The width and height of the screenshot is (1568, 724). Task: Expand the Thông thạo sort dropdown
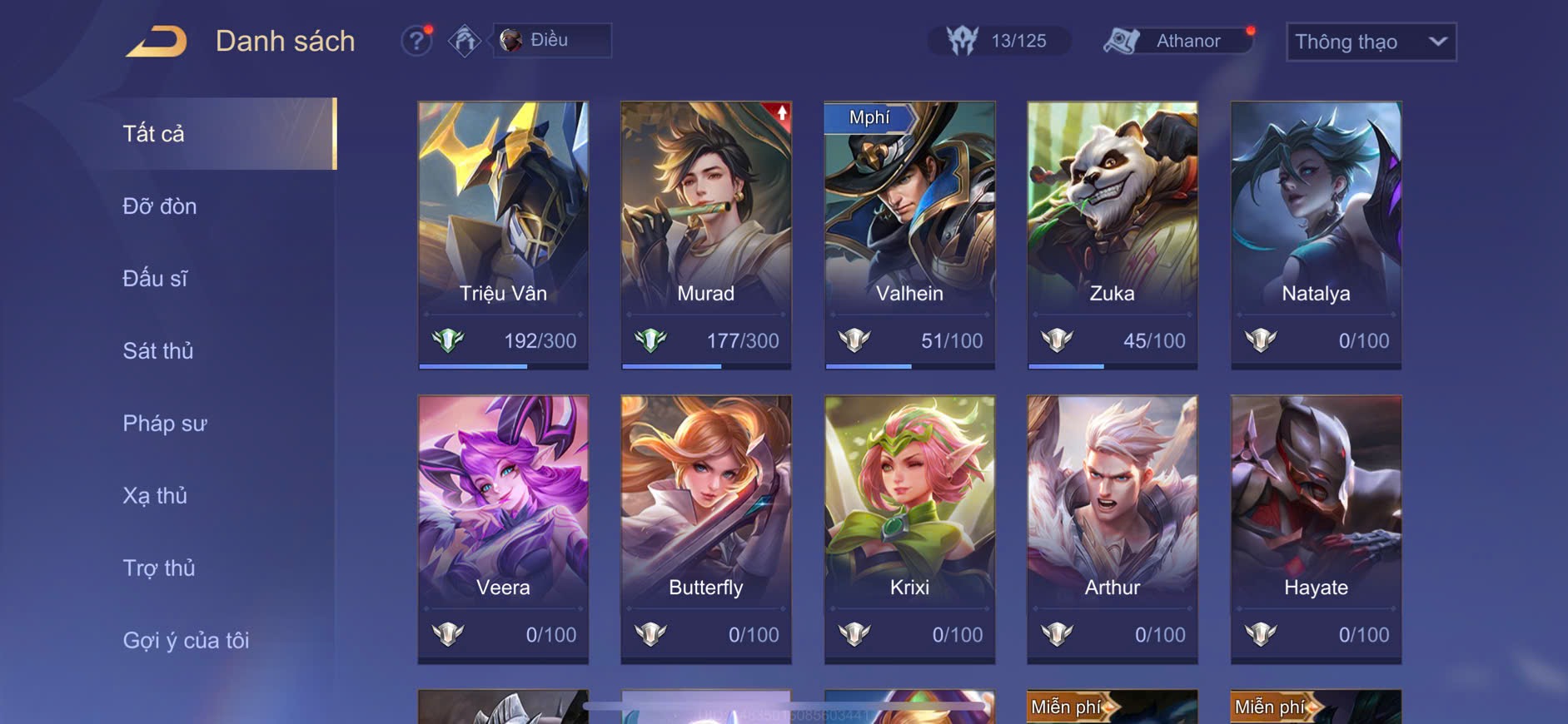tap(1371, 42)
